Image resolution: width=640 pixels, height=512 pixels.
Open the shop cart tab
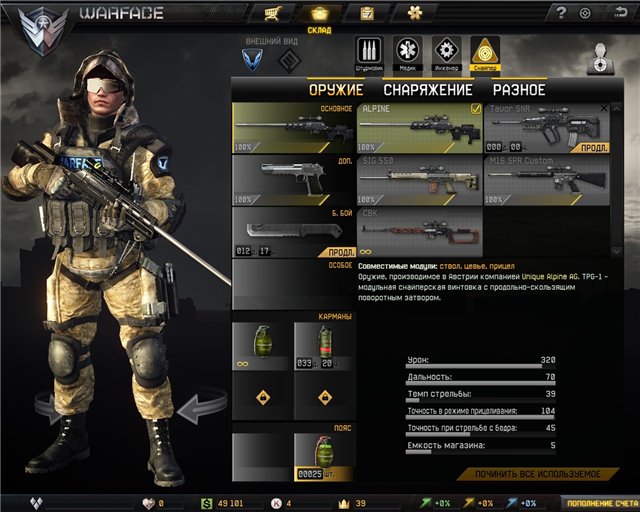pyautogui.click(x=273, y=13)
